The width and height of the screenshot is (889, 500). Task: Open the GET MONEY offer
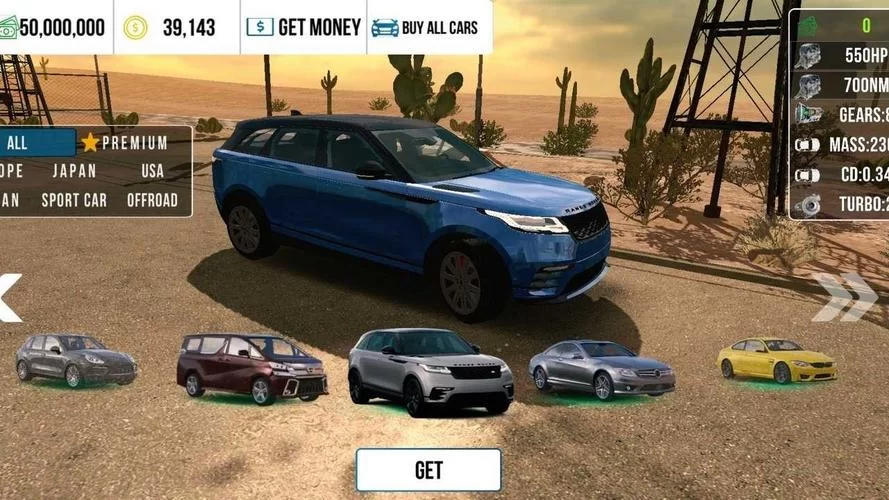tap(303, 27)
